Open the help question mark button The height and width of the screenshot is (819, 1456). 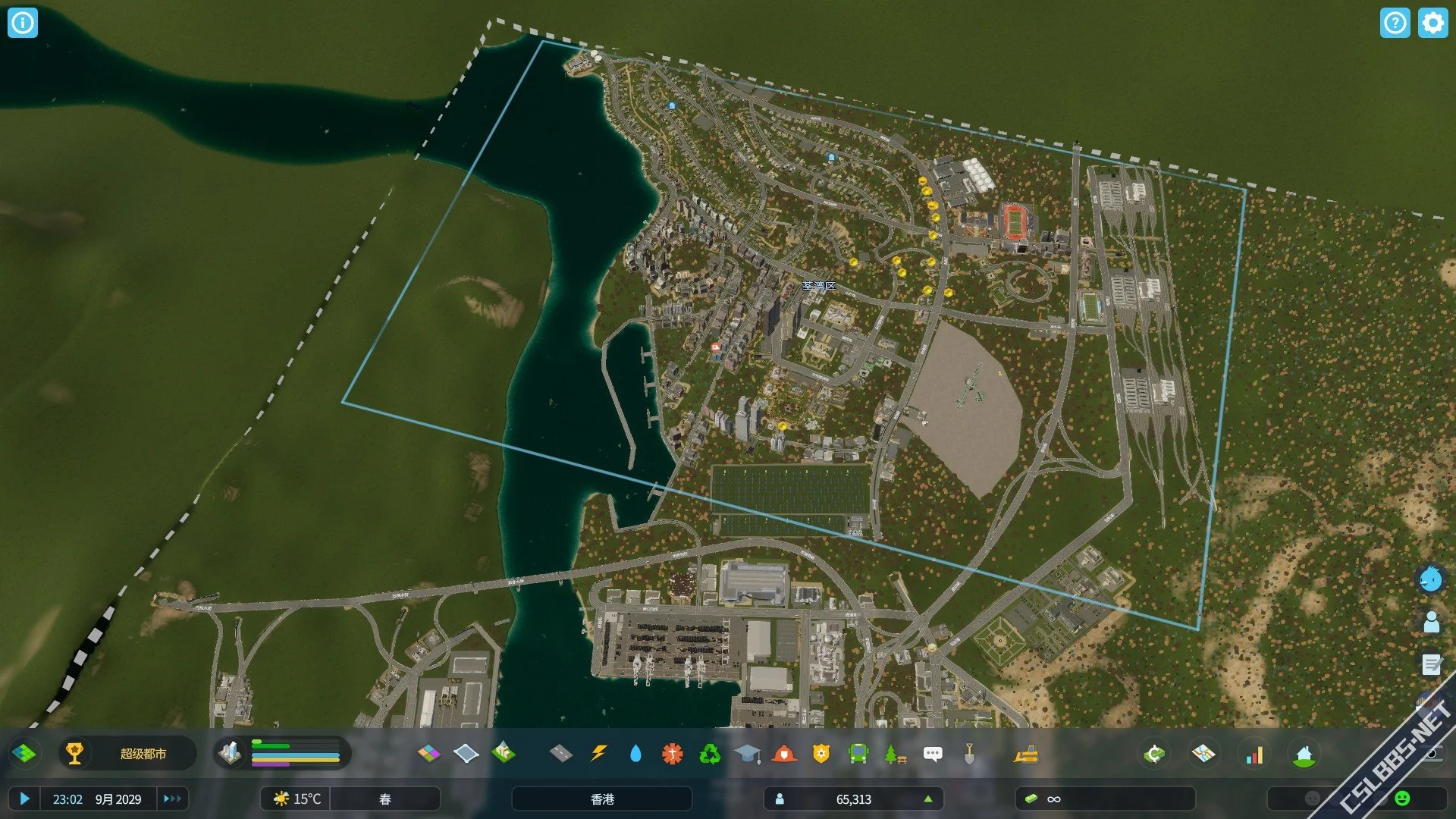[1395, 23]
